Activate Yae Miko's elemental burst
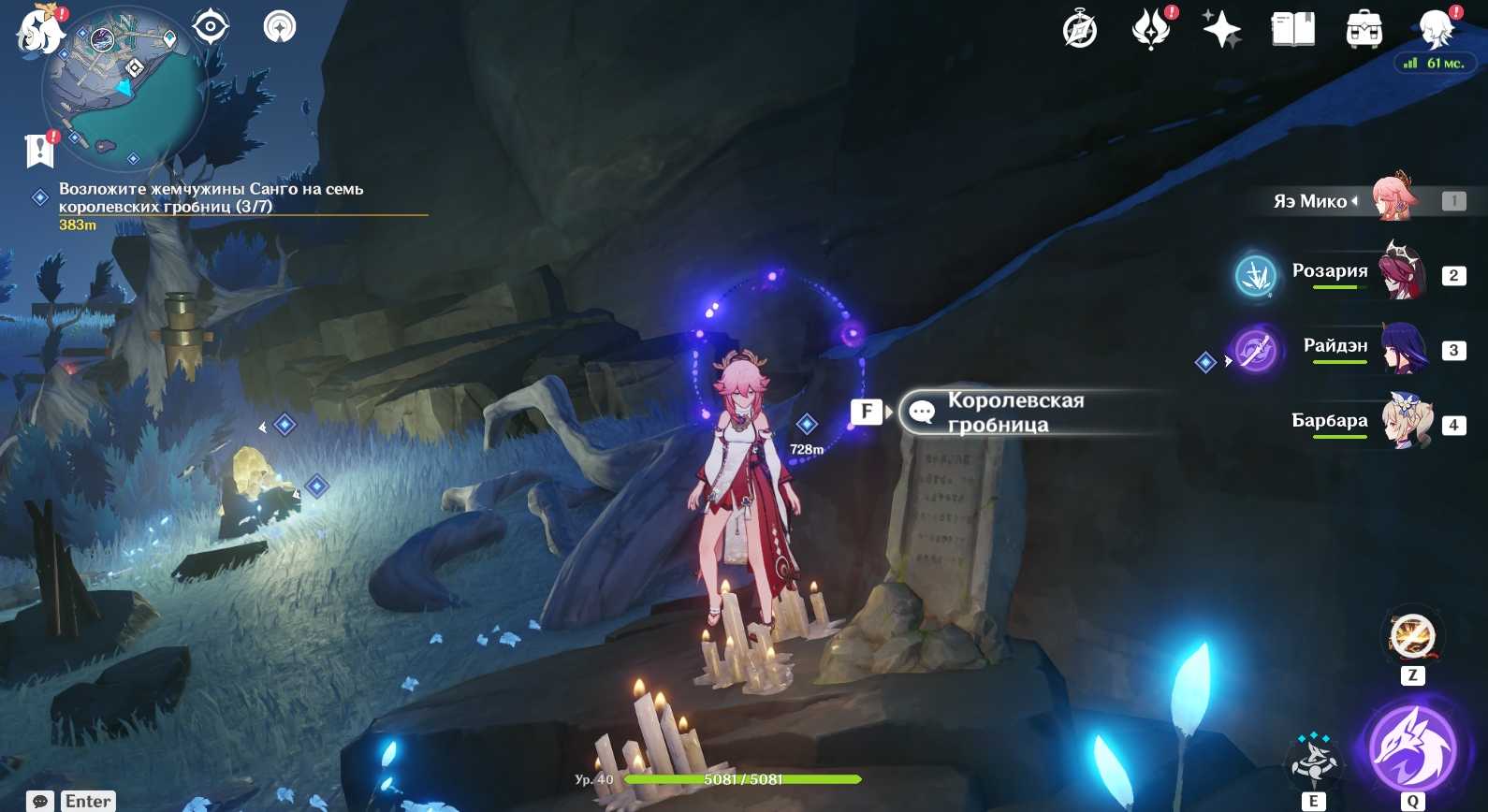Viewport: 1488px width, 812px height. tap(1412, 749)
